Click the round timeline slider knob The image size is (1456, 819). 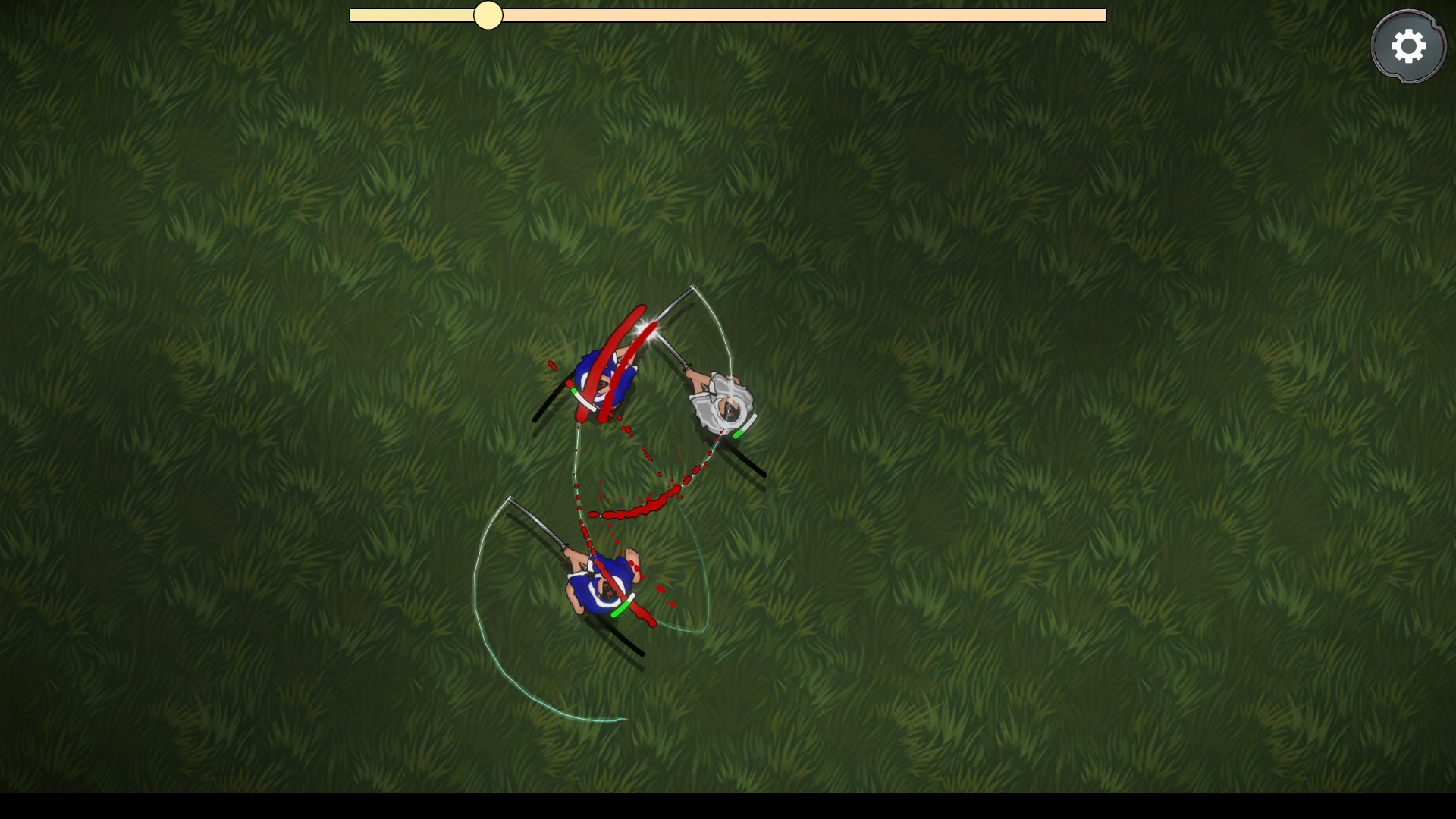coord(488,16)
